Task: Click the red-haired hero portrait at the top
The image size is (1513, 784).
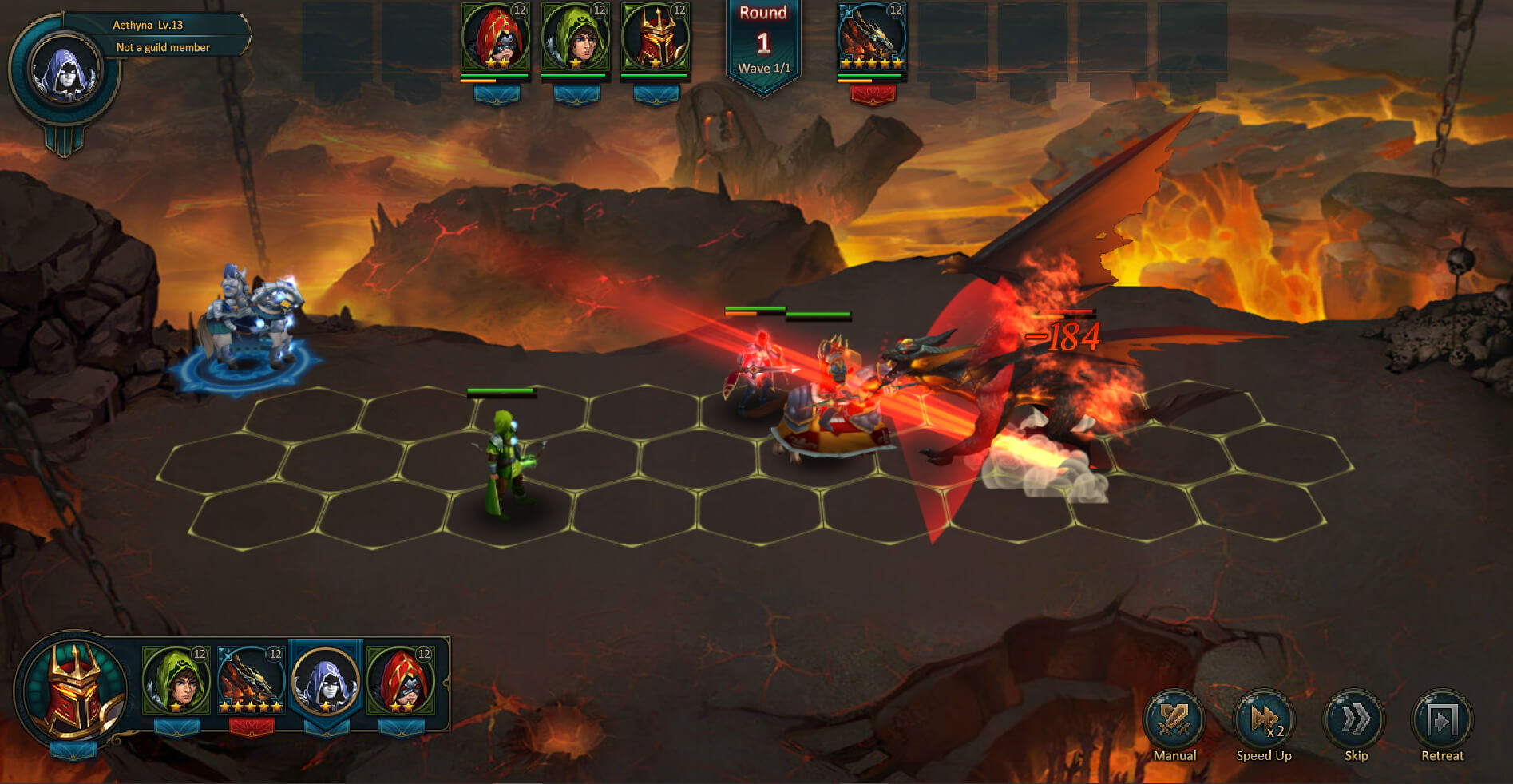Action: (x=495, y=38)
